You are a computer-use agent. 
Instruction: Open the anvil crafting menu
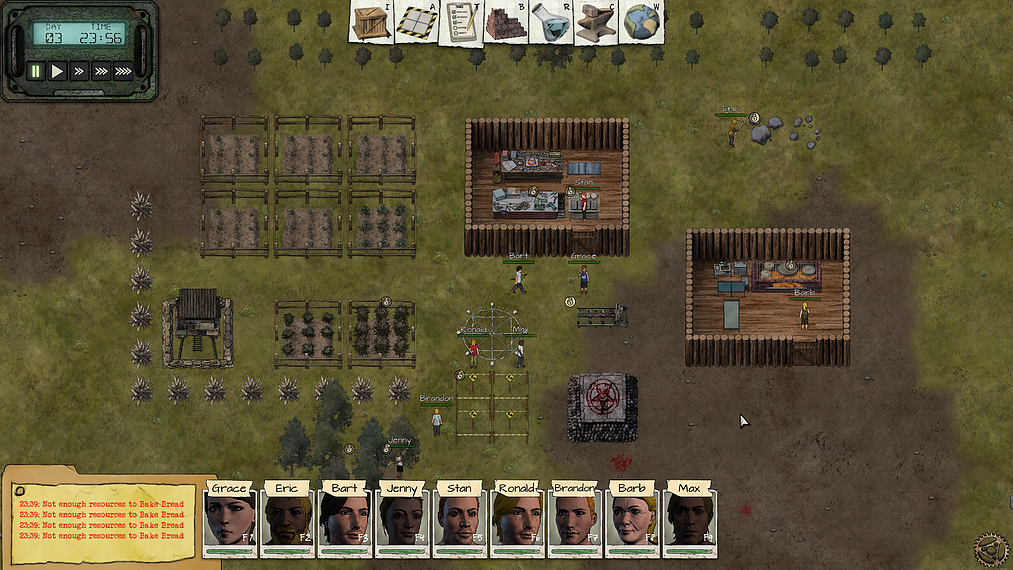pos(597,22)
